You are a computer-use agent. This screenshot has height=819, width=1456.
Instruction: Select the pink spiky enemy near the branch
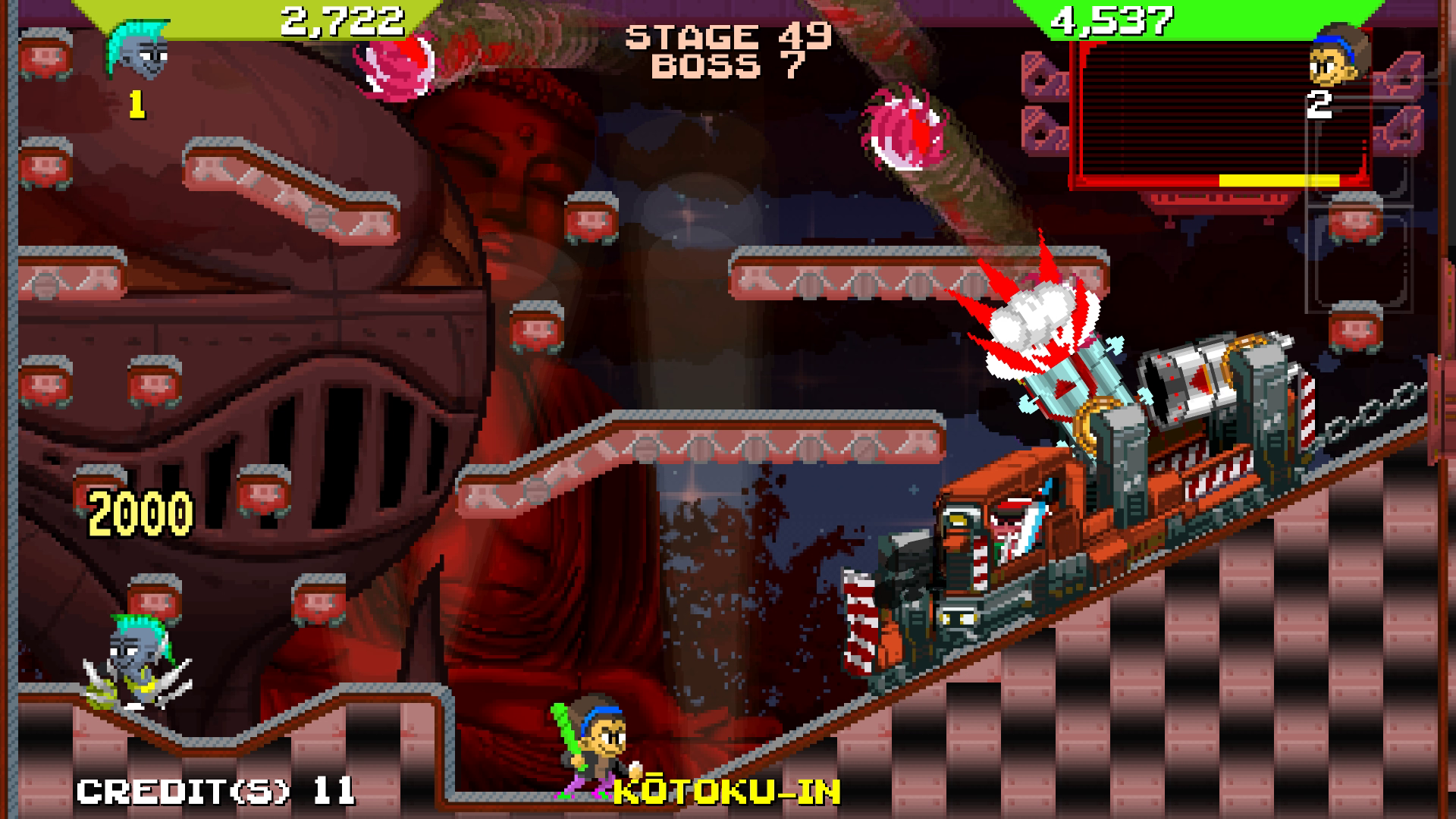[x=902, y=129]
